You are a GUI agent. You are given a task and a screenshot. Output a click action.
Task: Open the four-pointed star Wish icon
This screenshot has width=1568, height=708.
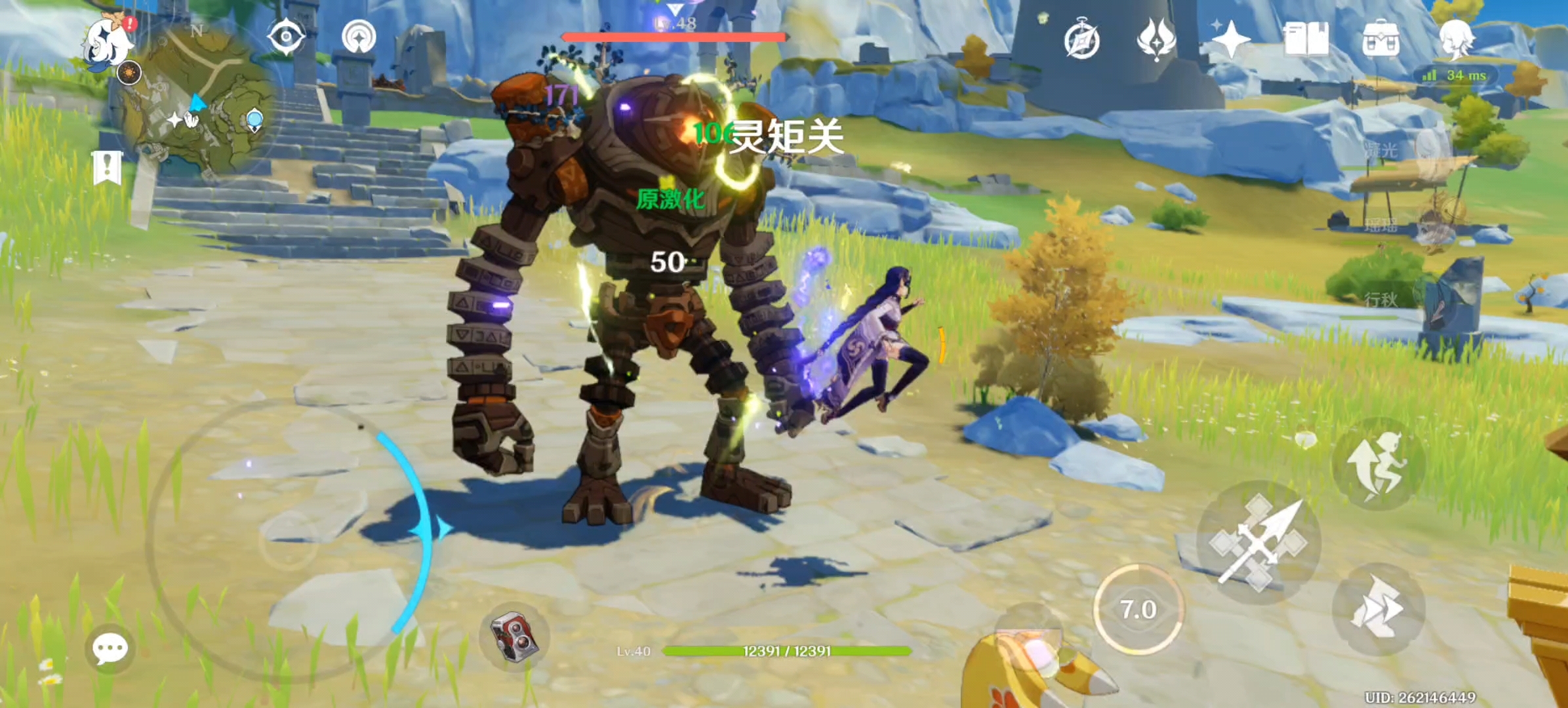pyautogui.click(x=1230, y=39)
